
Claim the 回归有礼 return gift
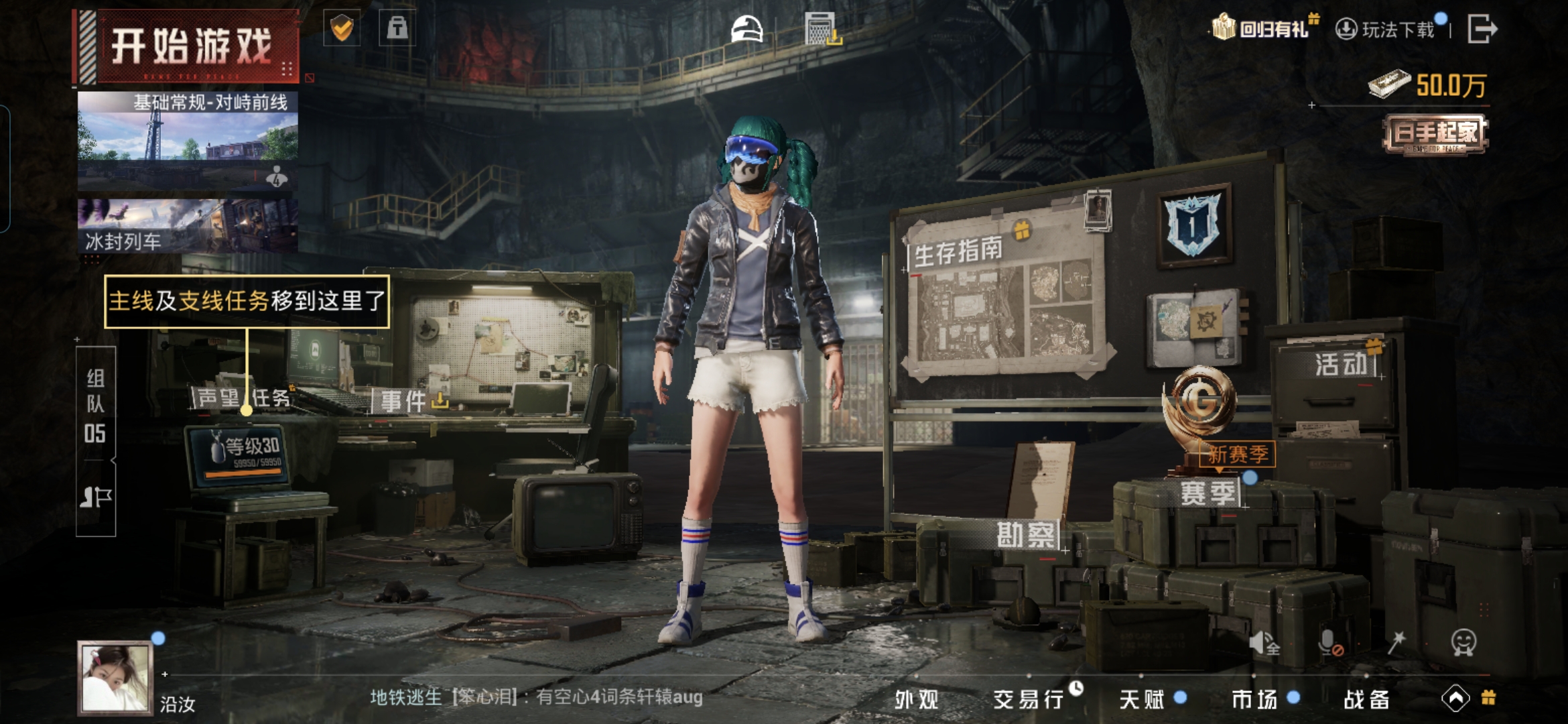tap(1263, 29)
